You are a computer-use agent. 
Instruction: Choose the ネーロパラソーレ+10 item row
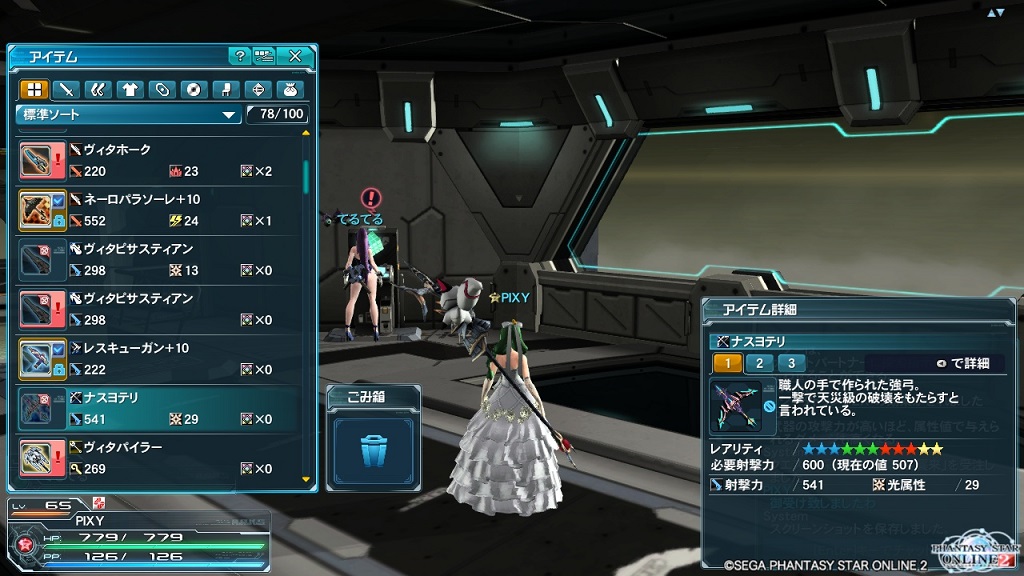(x=160, y=210)
